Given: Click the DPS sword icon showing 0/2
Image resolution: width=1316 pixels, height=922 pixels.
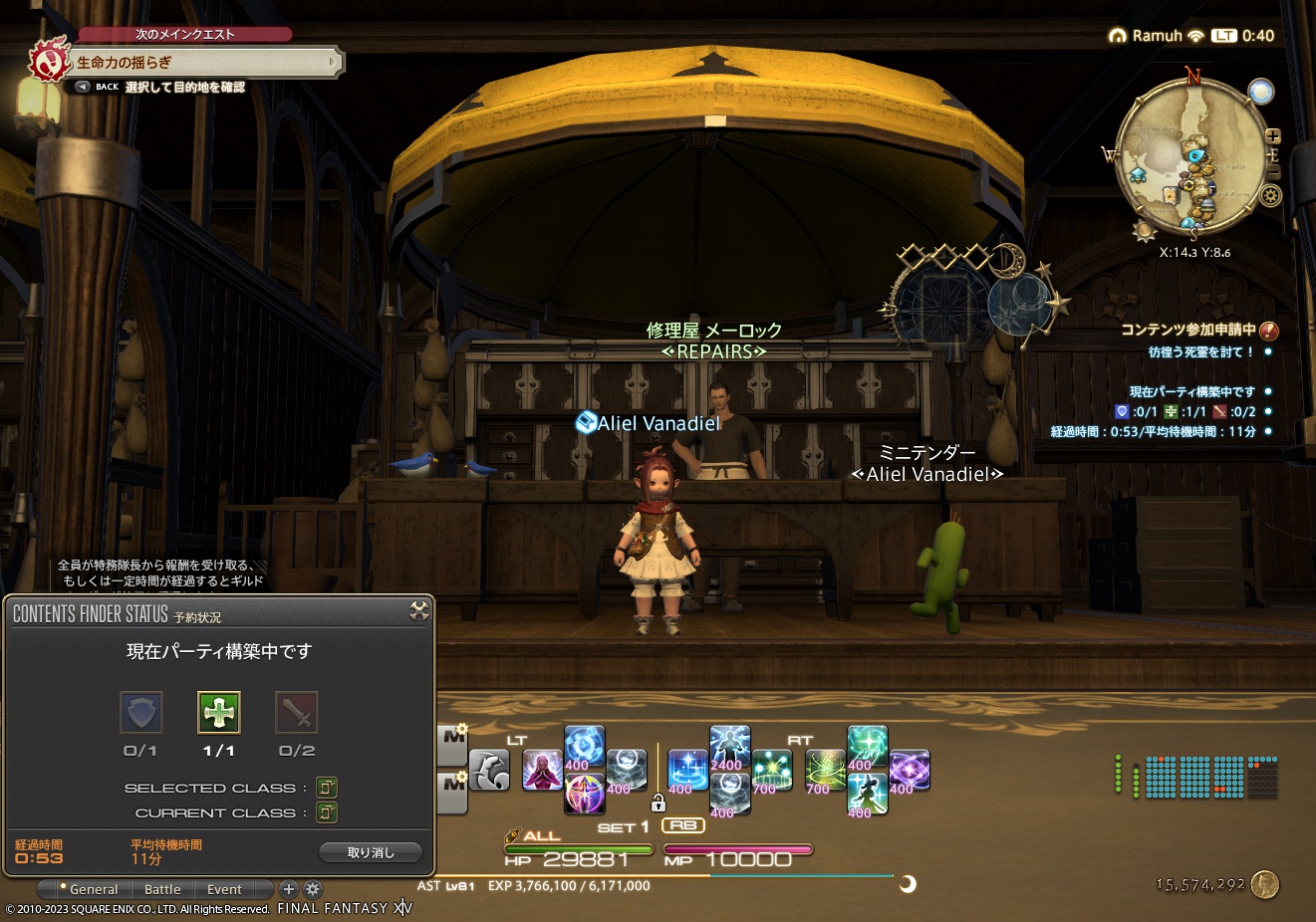Looking at the screenshot, I should [296, 712].
